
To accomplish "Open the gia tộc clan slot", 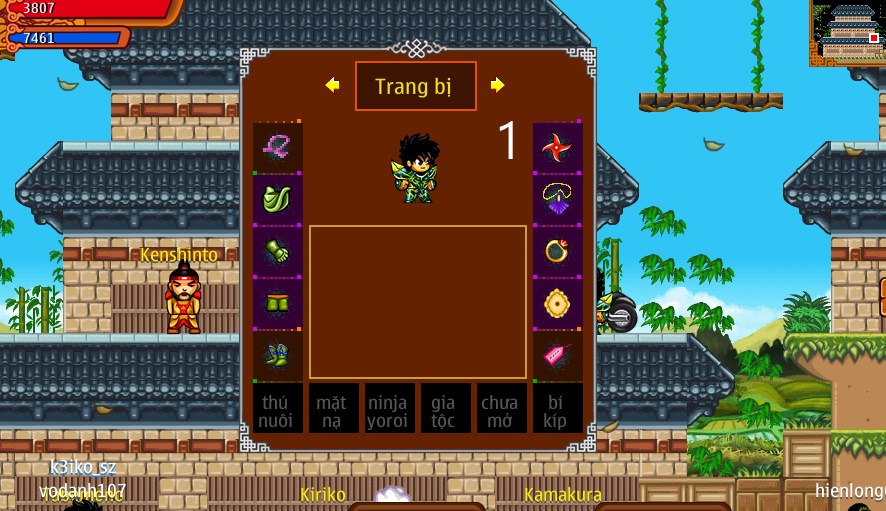I will click(x=445, y=409).
